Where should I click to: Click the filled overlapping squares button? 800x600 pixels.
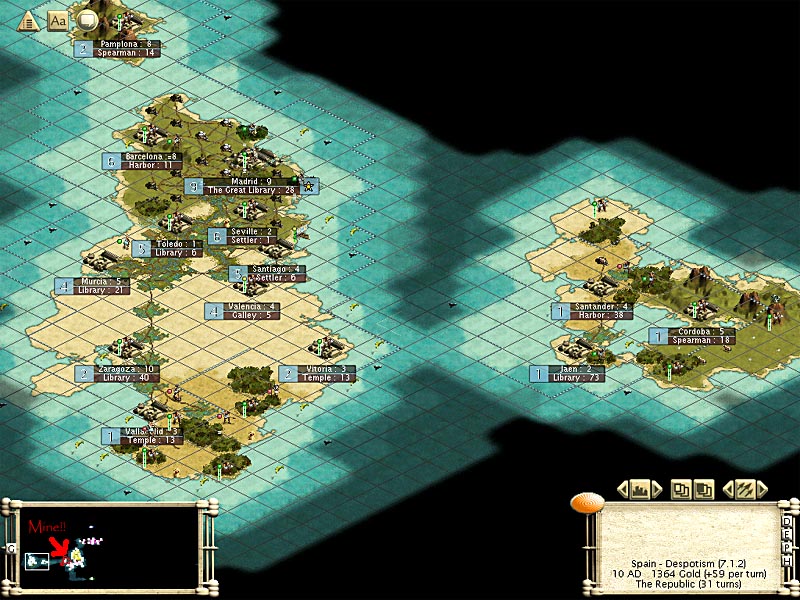(x=704, y=489)
